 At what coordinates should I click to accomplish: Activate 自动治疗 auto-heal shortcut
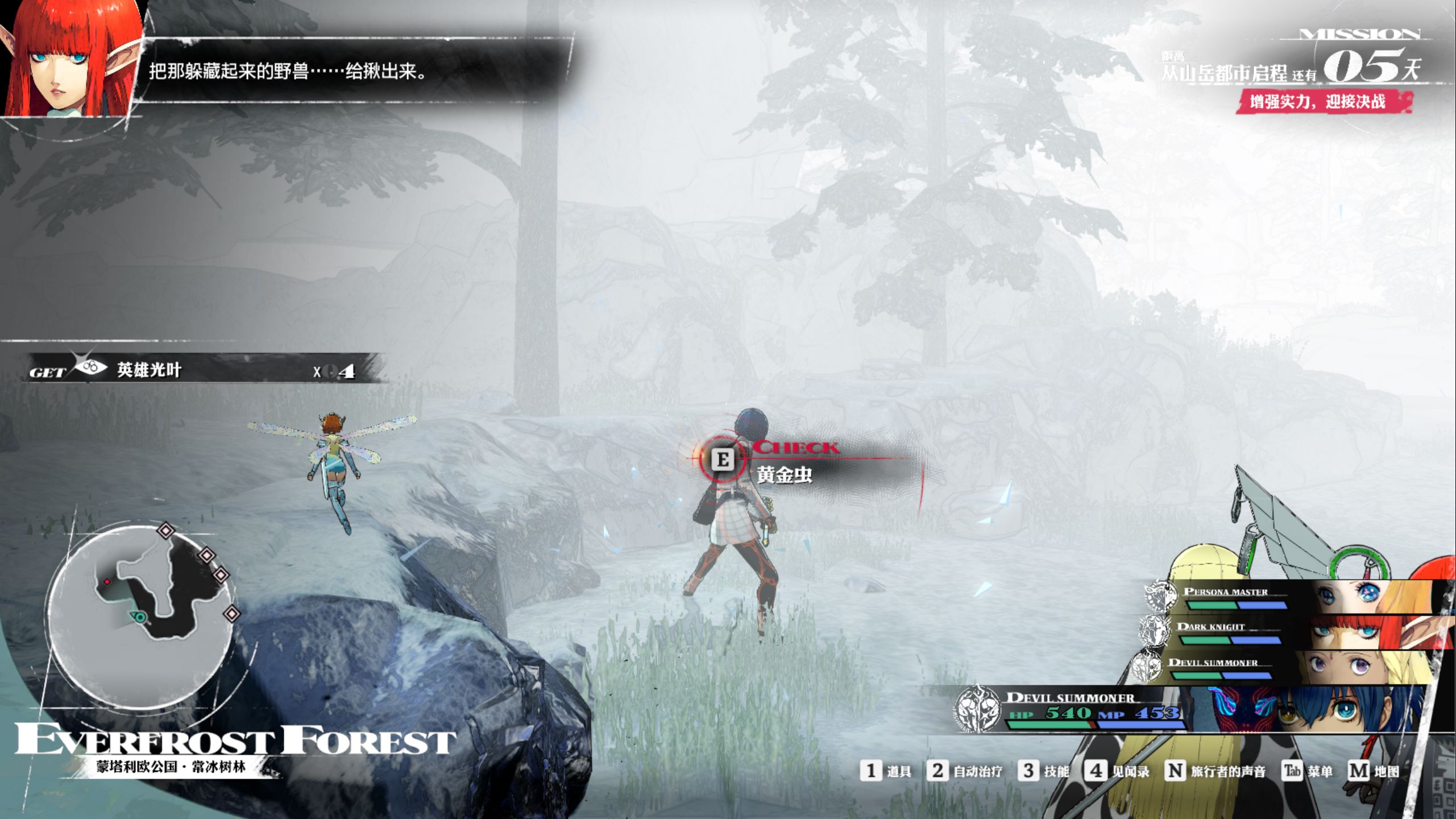pyautogui.click(x=964, y=771)
